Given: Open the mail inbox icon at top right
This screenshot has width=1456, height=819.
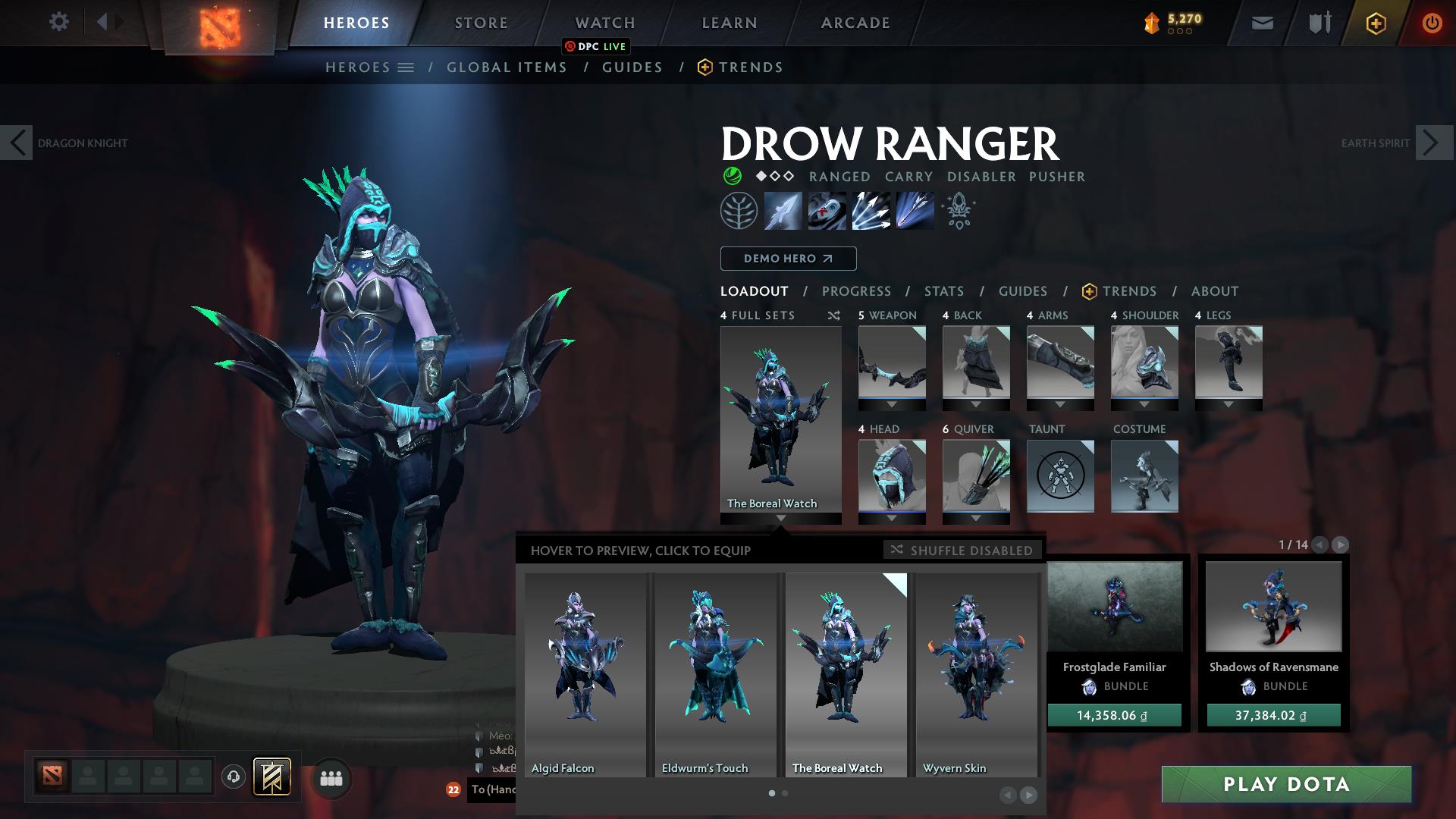Looking at the screenshot, I should coord(1262,22).
